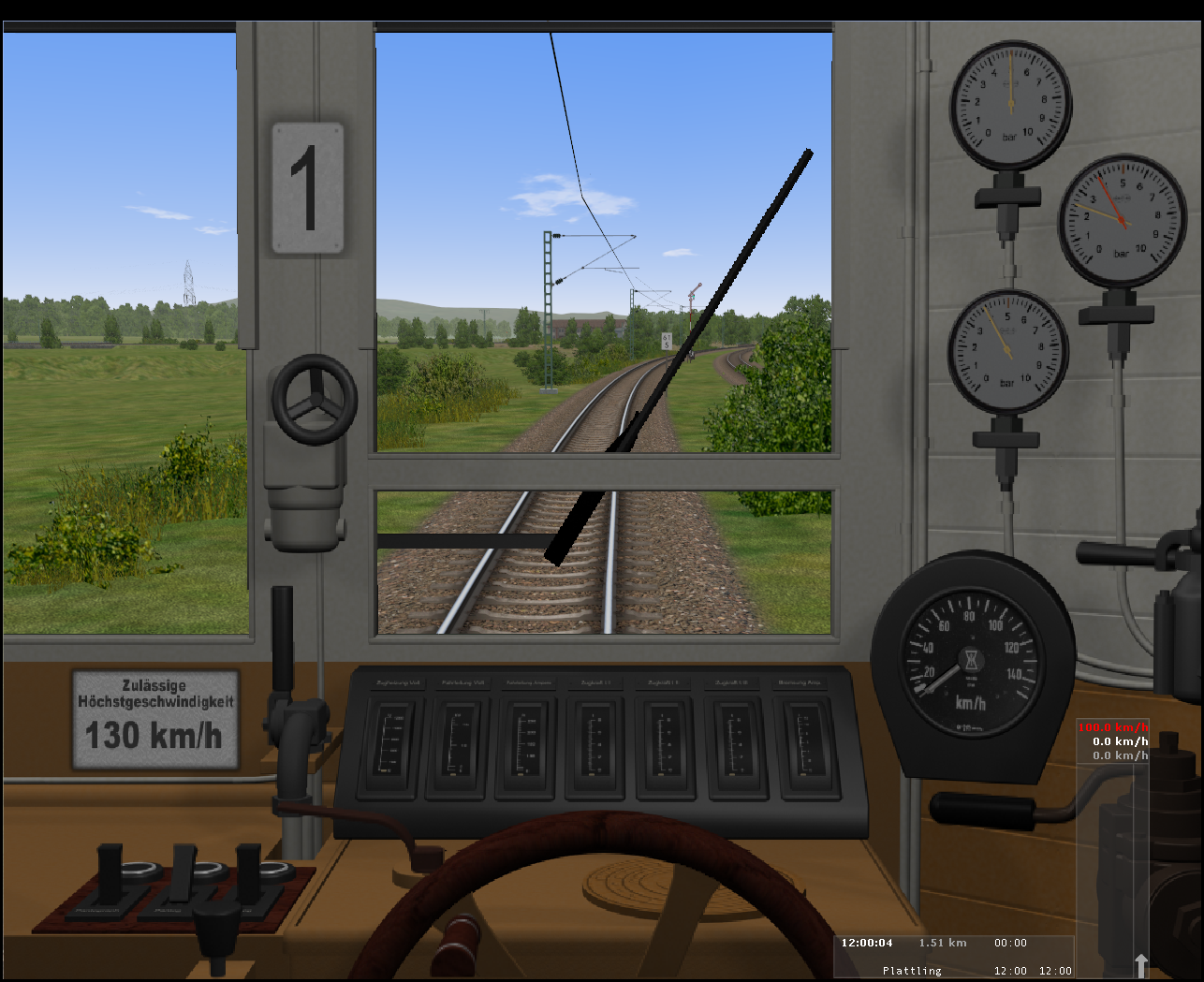This screenshot has width=1204, height=982.
Task: Click the small black handwheel on the window pillar
Action: (x=314, y=399)
